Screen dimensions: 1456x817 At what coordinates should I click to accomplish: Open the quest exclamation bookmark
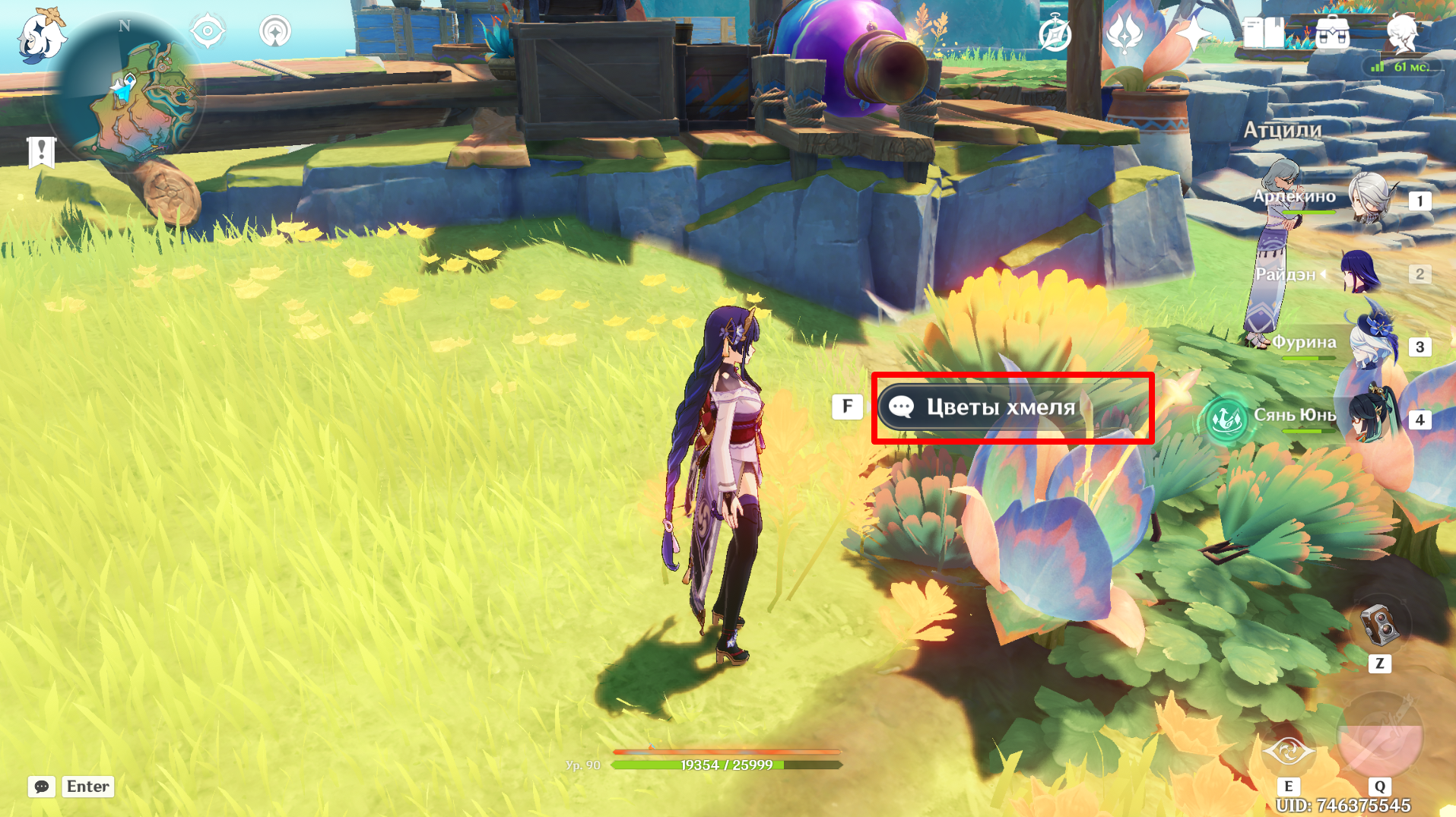[41, 151]
